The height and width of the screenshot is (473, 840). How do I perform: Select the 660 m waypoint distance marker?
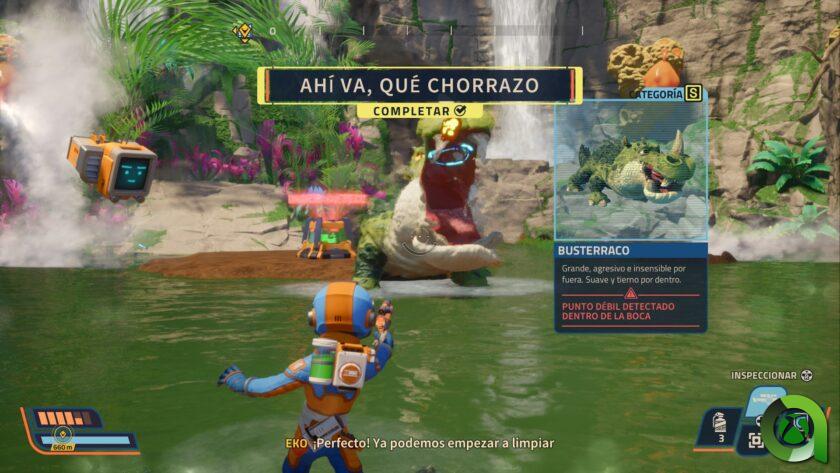[x=64, y=446]
